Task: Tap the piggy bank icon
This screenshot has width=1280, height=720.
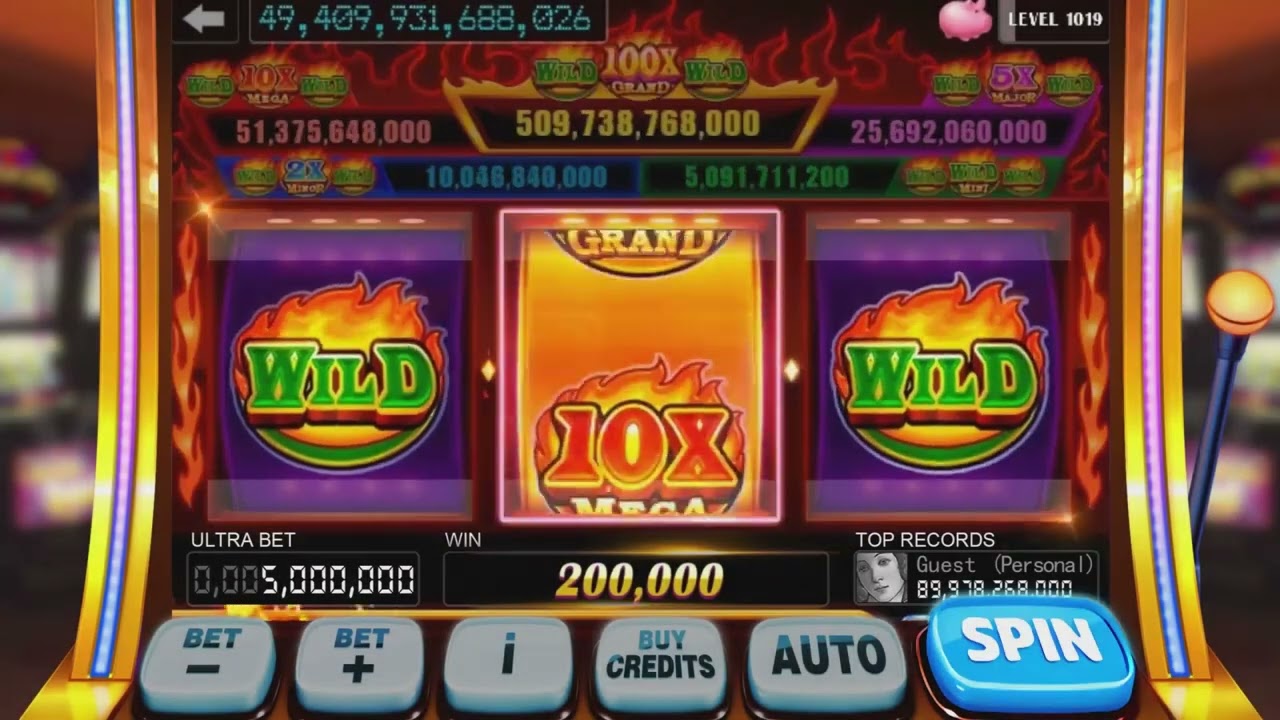Action: (962, 19)
